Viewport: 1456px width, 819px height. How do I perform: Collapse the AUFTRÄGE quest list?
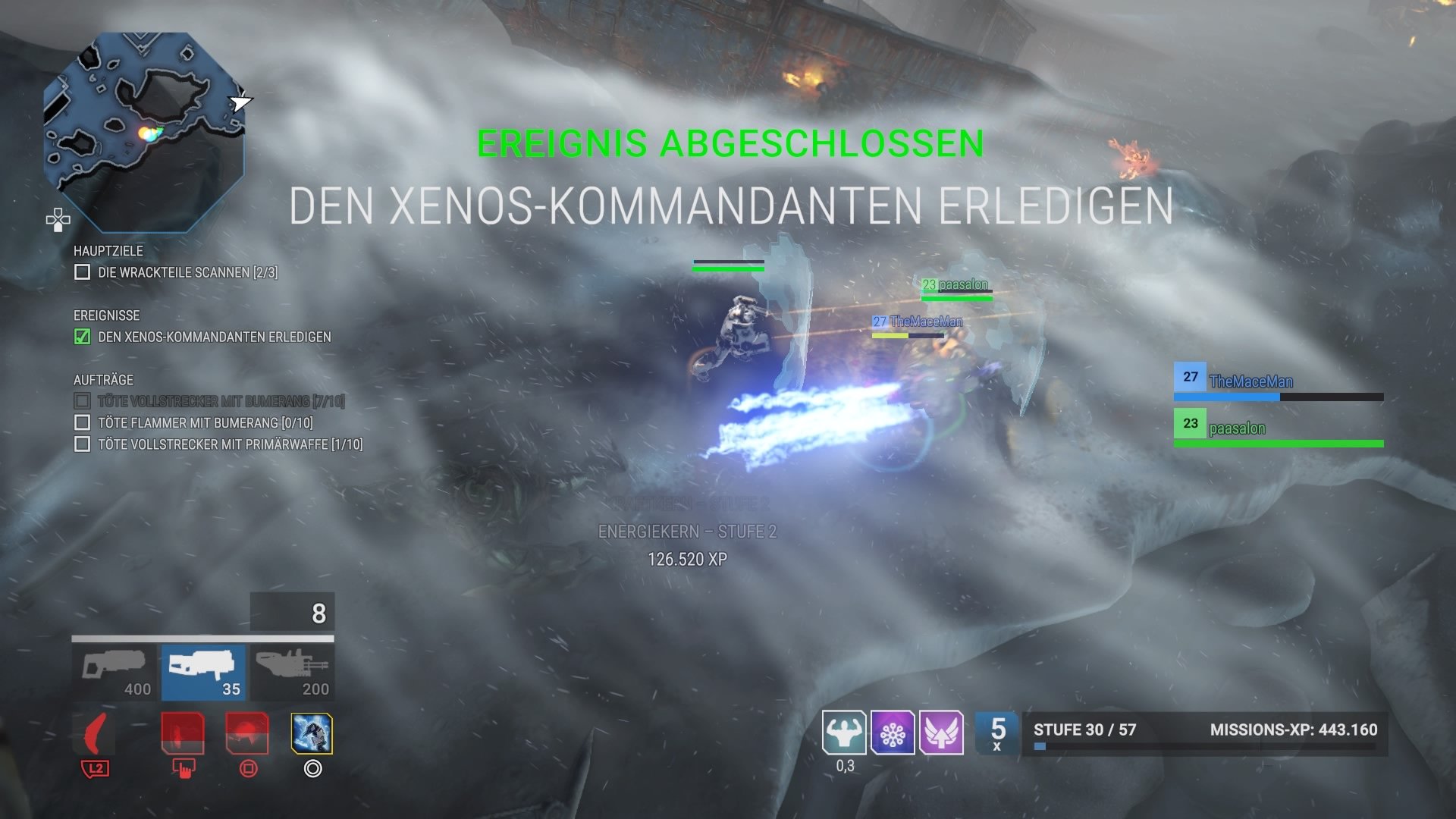click(102, 379)
